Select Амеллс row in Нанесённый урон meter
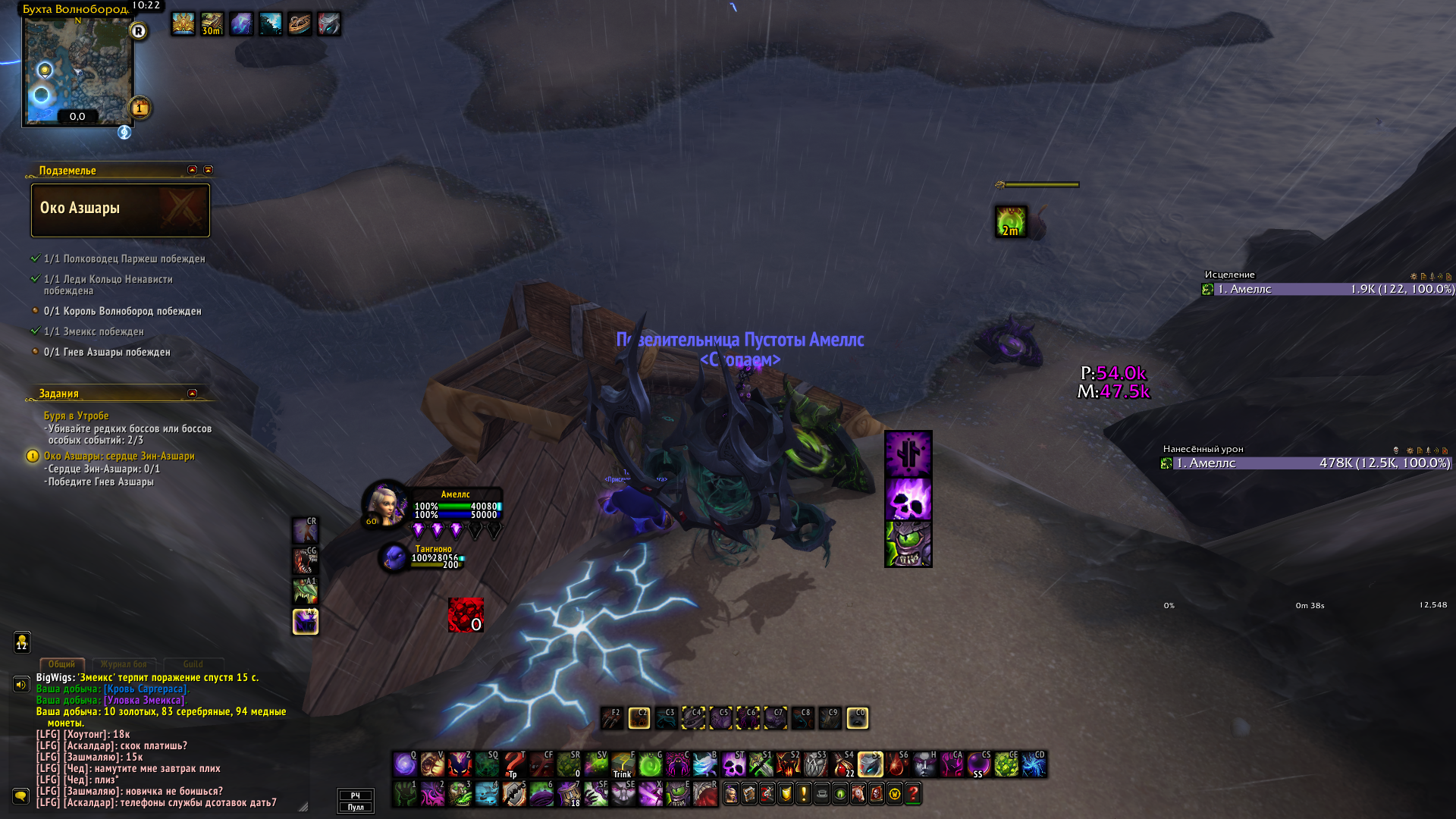Screen dimensions: 1456x819 (x=1306, y=463)
